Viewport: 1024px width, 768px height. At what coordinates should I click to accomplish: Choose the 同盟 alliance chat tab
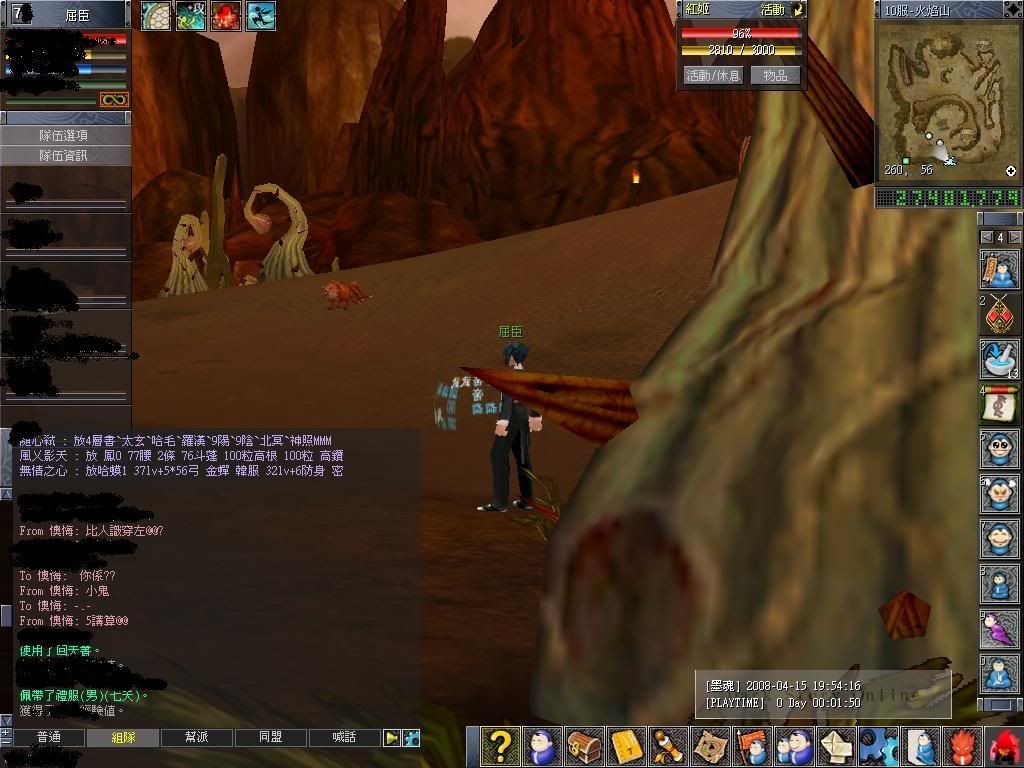[270, 738]
